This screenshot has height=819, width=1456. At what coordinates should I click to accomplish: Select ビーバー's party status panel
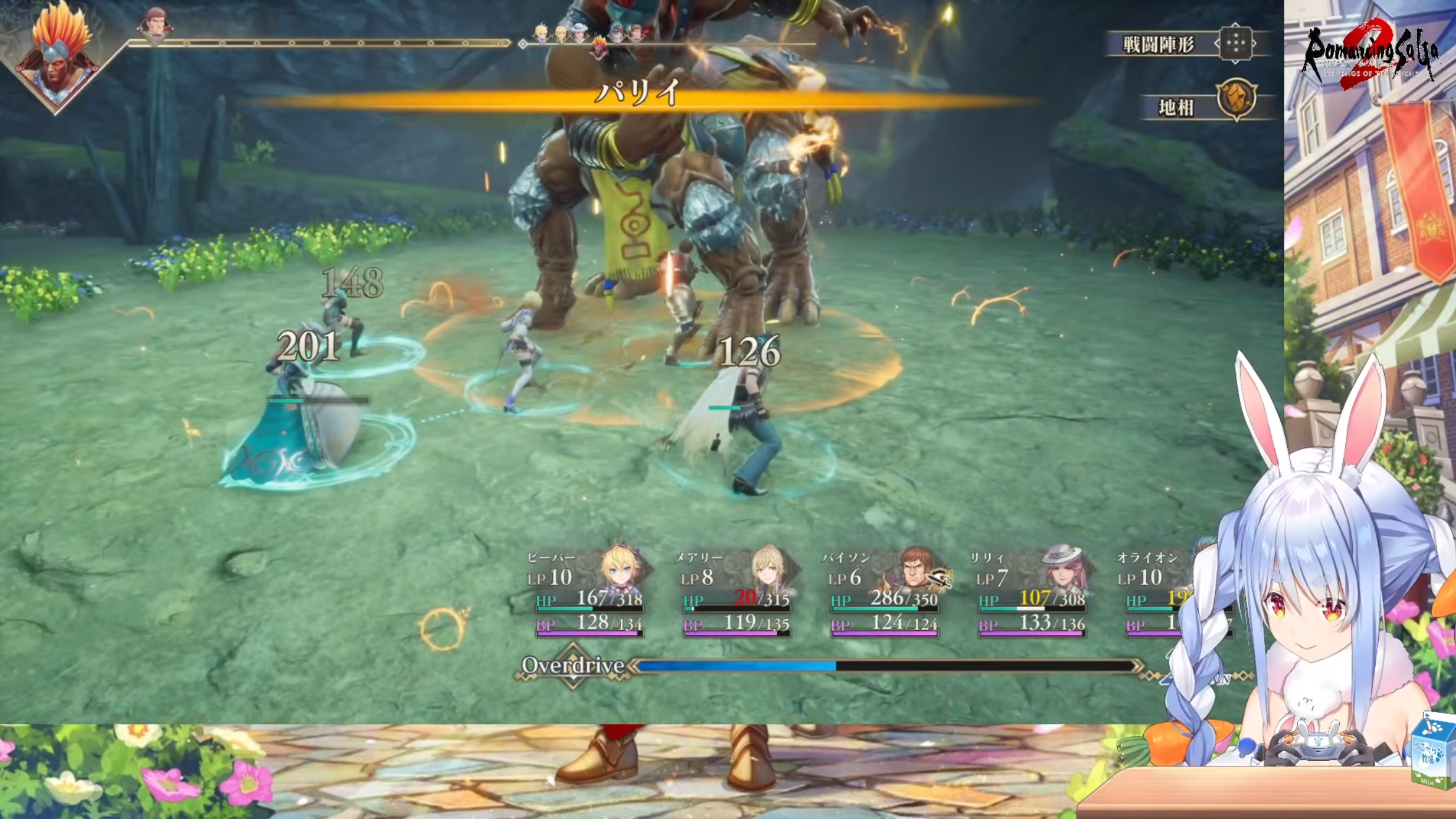click(587, 592)
